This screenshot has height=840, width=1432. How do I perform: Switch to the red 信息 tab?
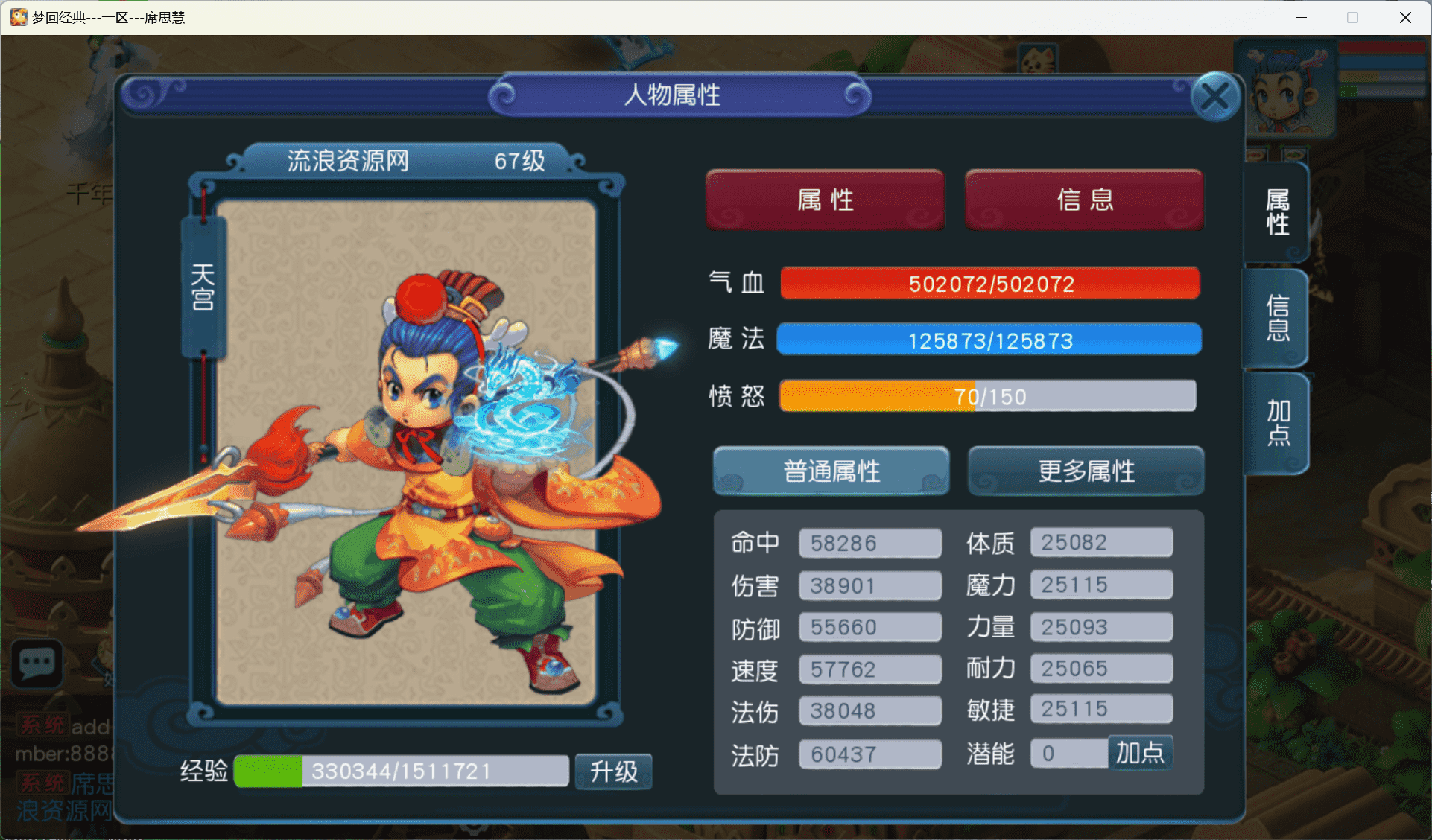click(x=1084, y=200)
